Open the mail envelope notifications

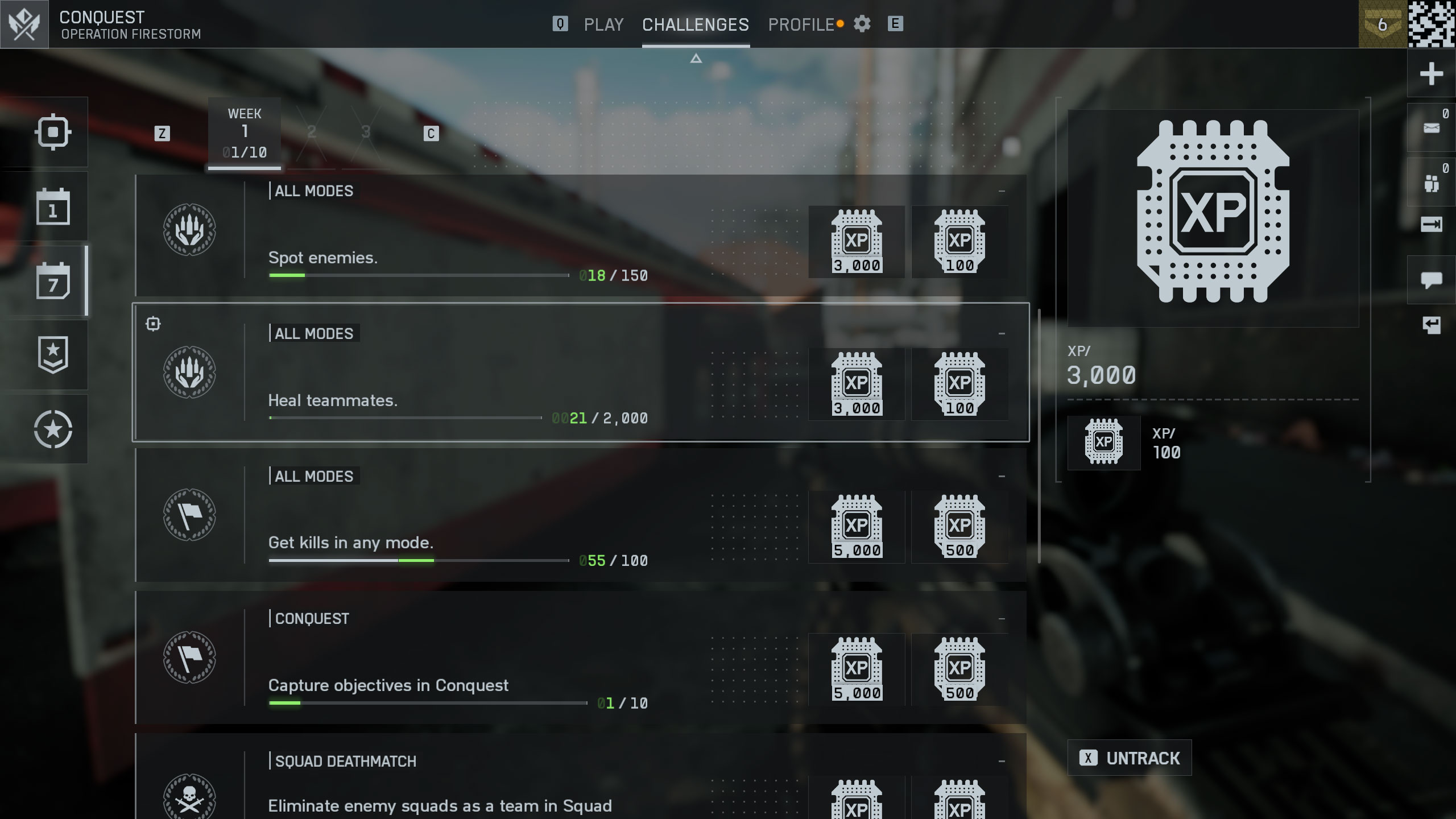pyautogui.click(x=1431, y=128)
